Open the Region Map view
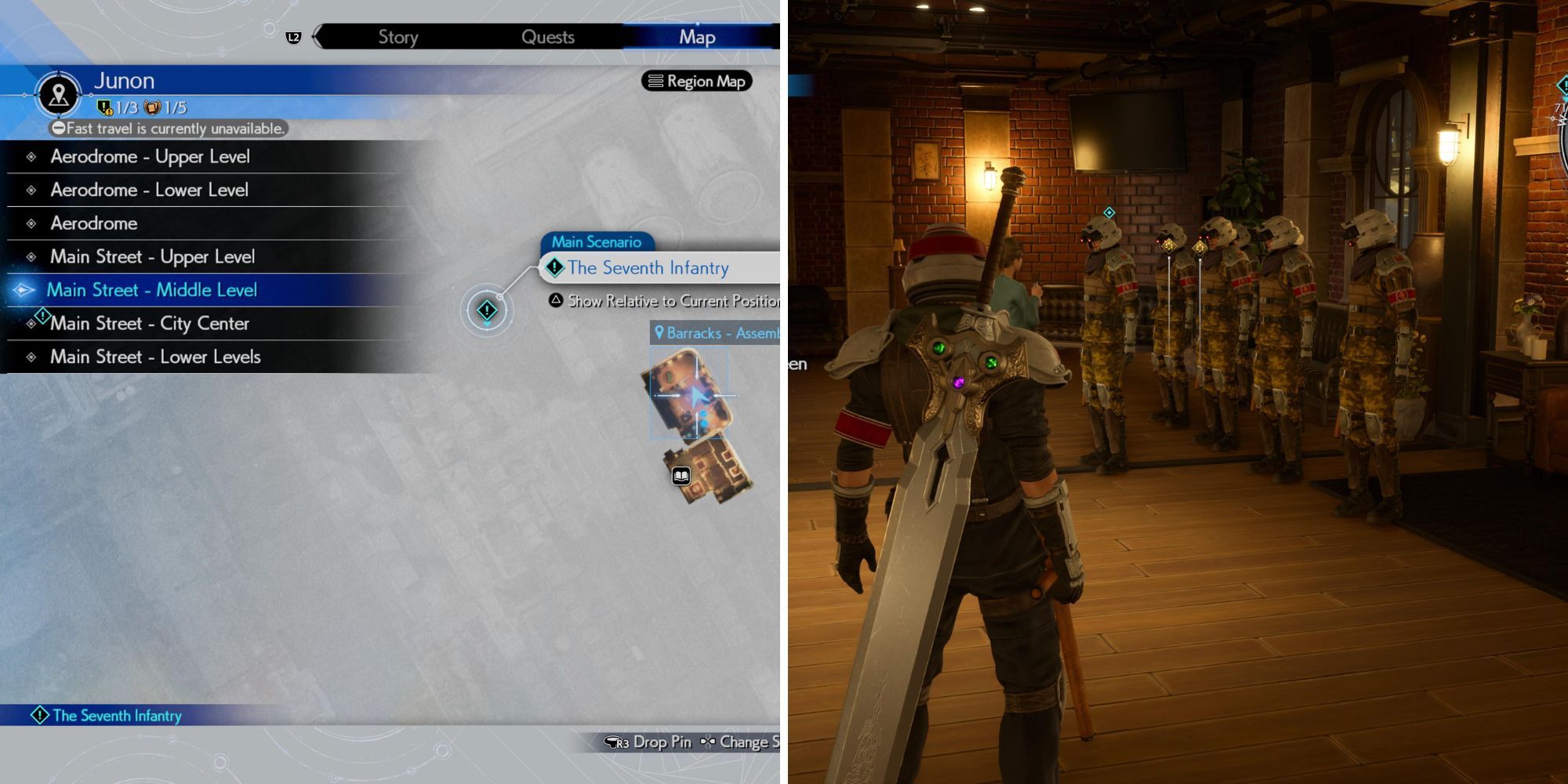This screenshot has height=784, width=1568. click(697, 80)
